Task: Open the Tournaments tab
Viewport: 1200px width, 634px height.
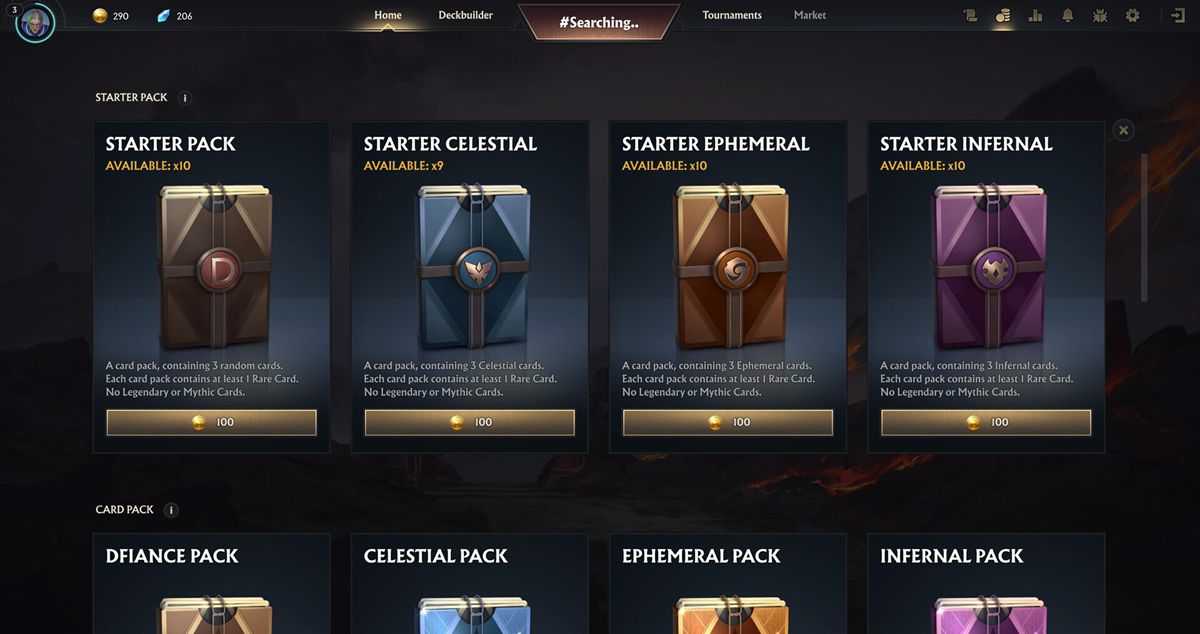Action: [732, 16]
